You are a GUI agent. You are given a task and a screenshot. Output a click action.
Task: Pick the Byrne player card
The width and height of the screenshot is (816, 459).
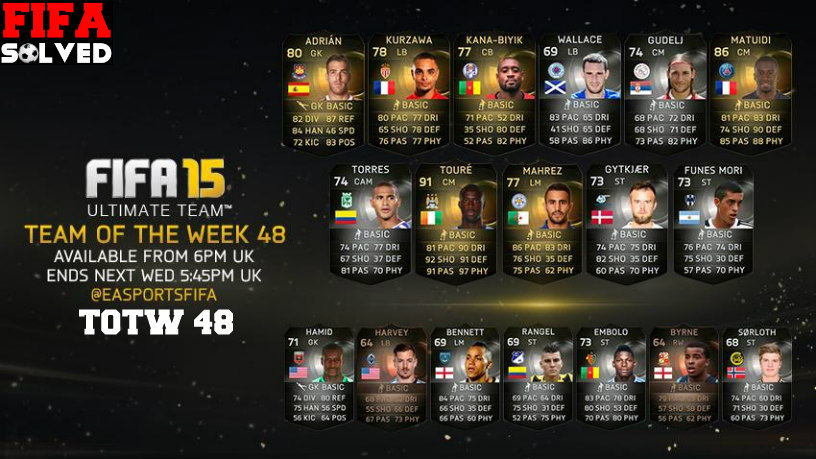[x=684, y=376]
